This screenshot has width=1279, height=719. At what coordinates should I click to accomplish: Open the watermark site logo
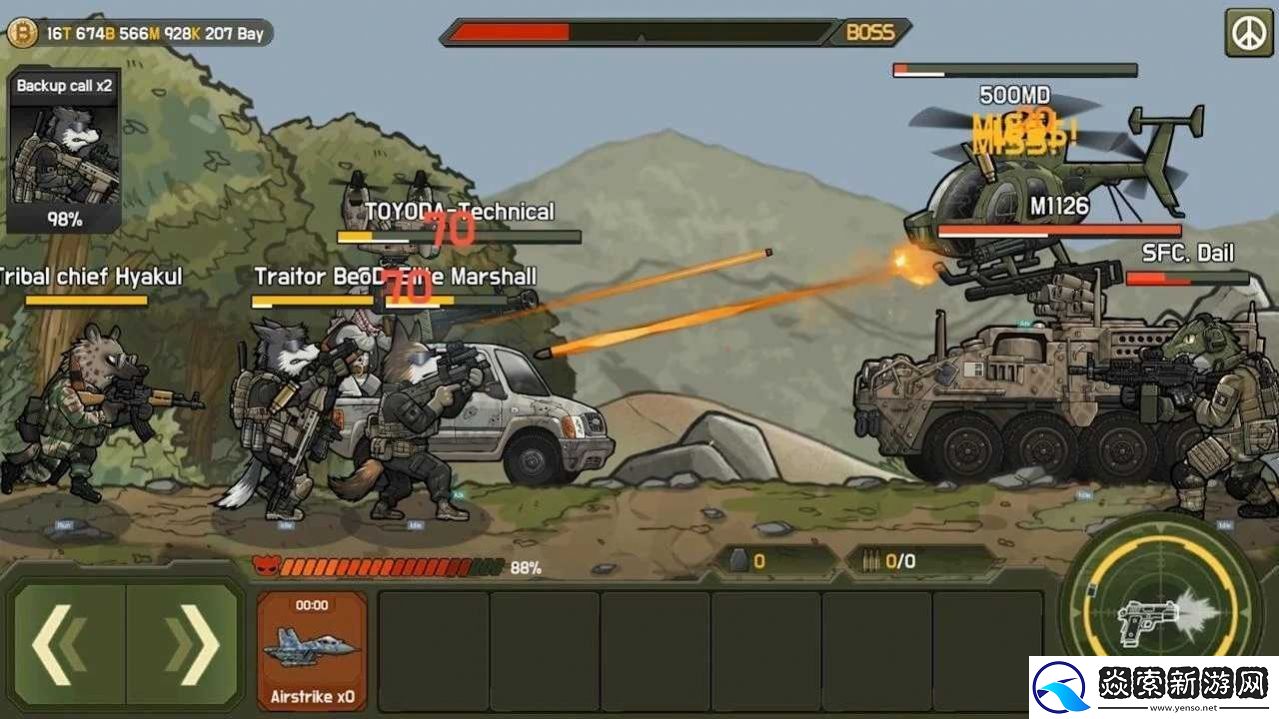point(1060,688)
